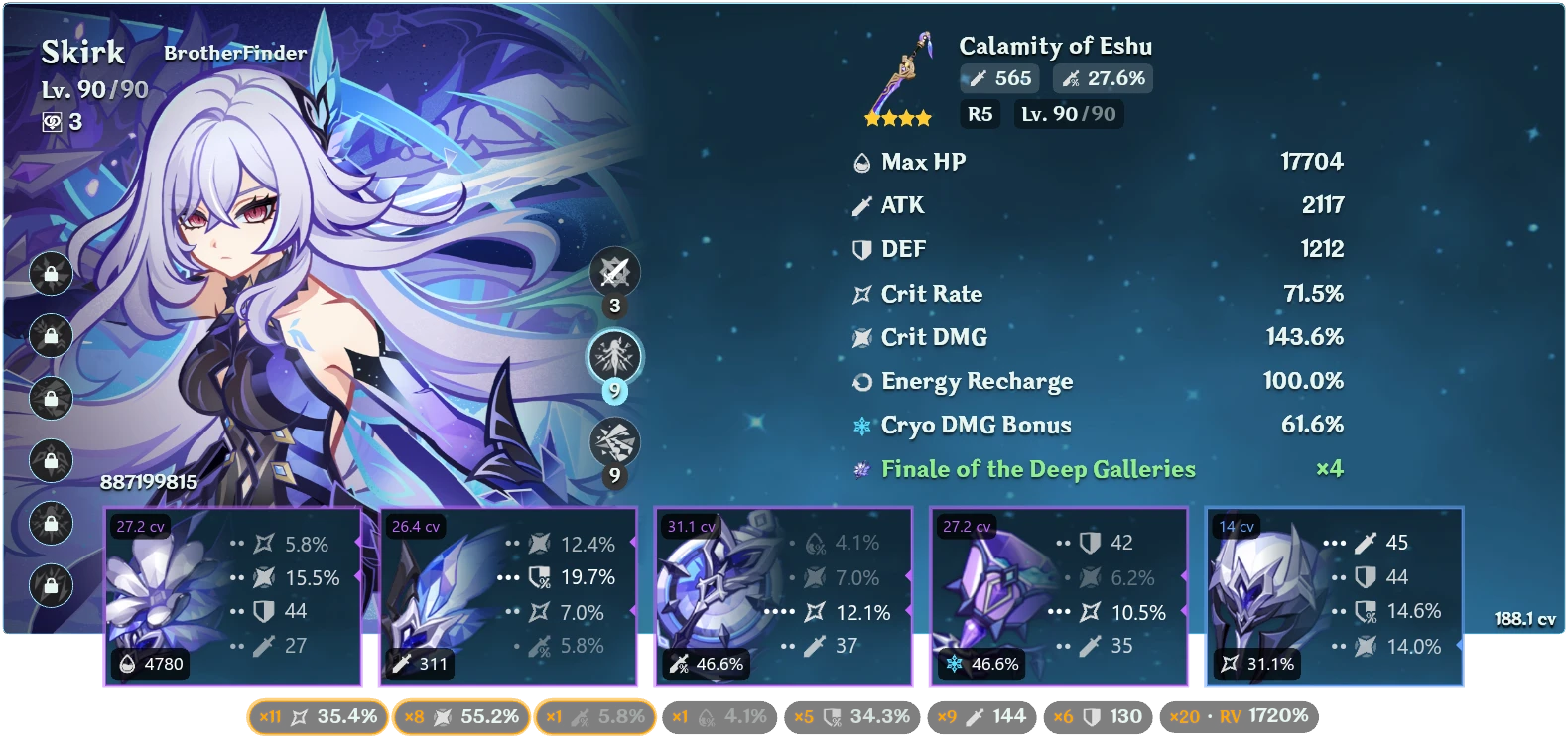
Task: Click the DEF shield icon
Action: point(861,249)
